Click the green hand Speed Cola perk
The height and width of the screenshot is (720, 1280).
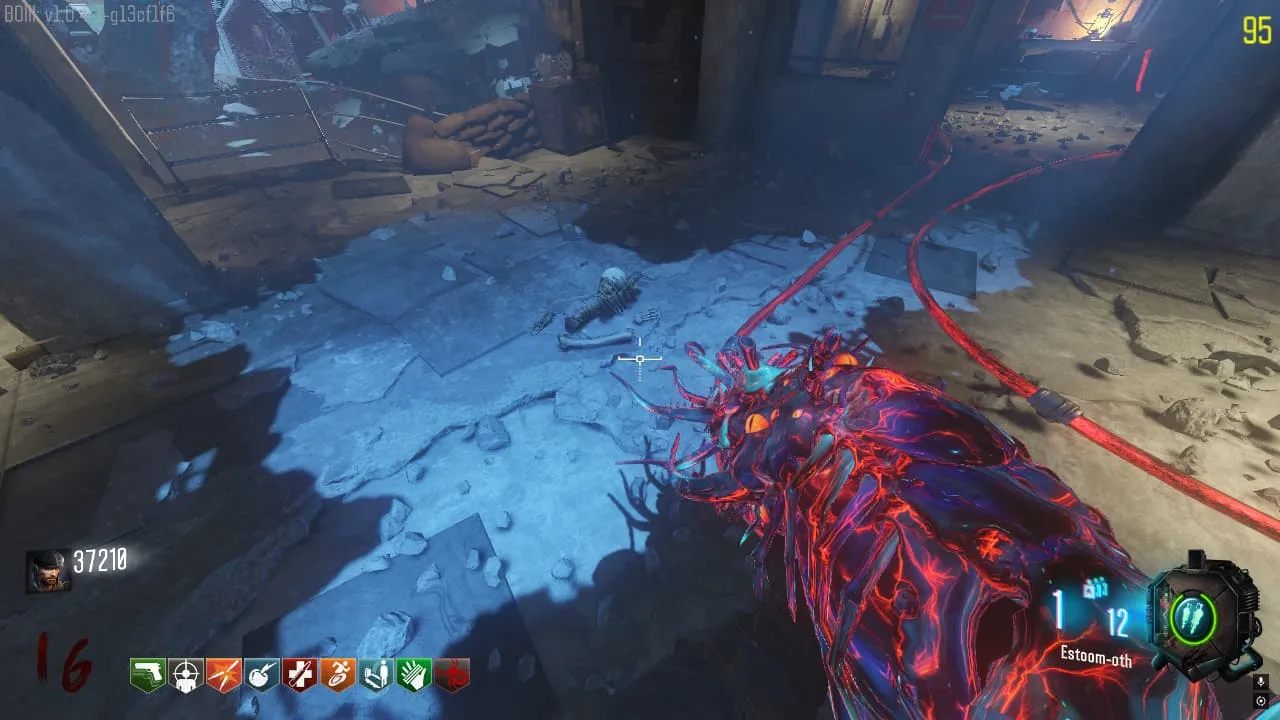(x=414, y=675)
